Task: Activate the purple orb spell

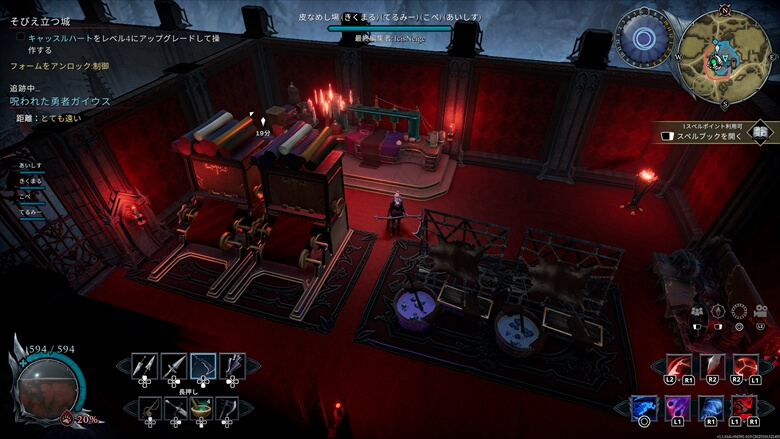Action: pos(678,408)
